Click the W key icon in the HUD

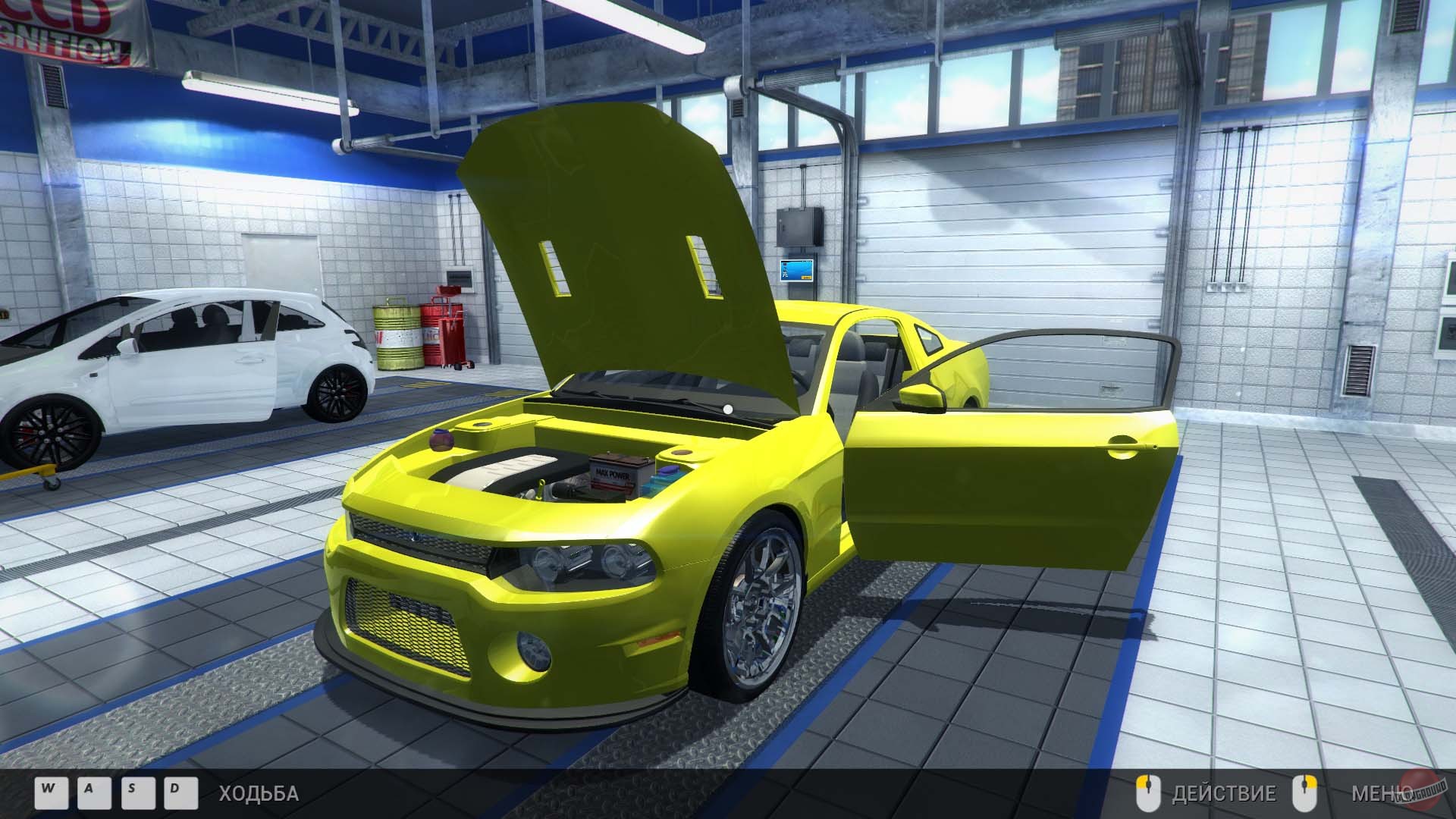coord(50,792)
